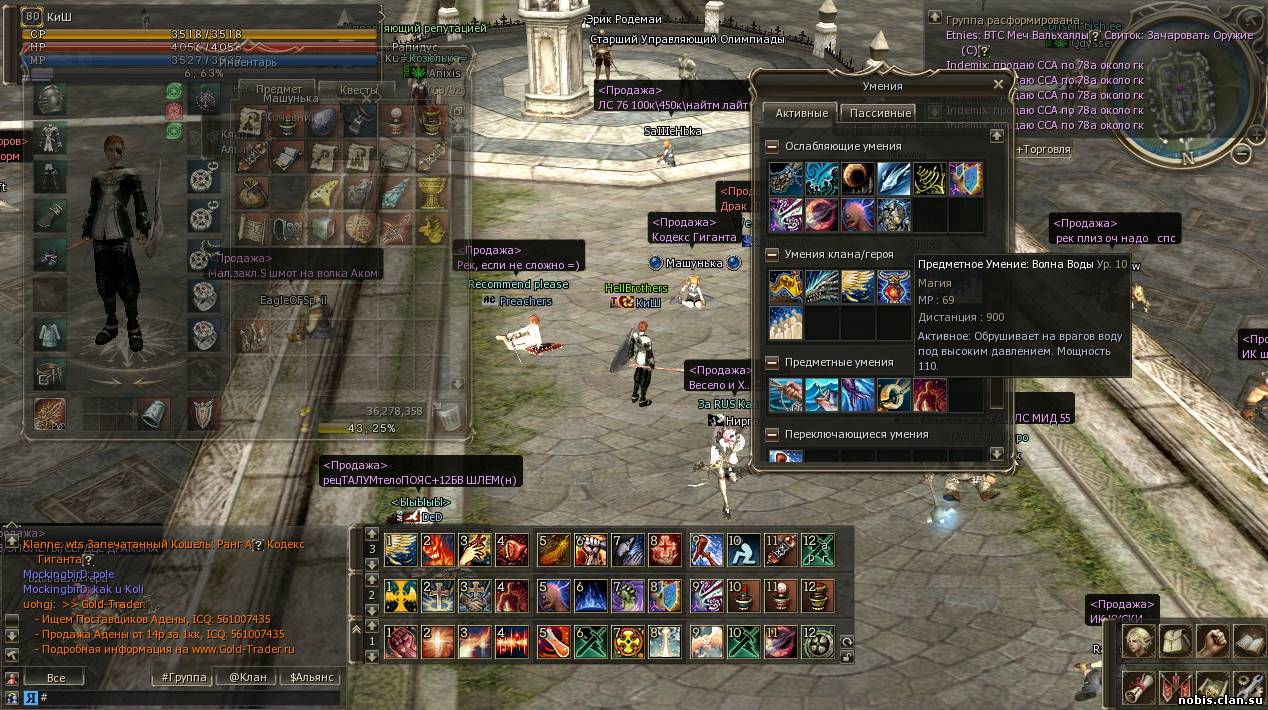Switch to the Пассивные tab
This screenshot has height=710, width=1268.
[879, 113]
